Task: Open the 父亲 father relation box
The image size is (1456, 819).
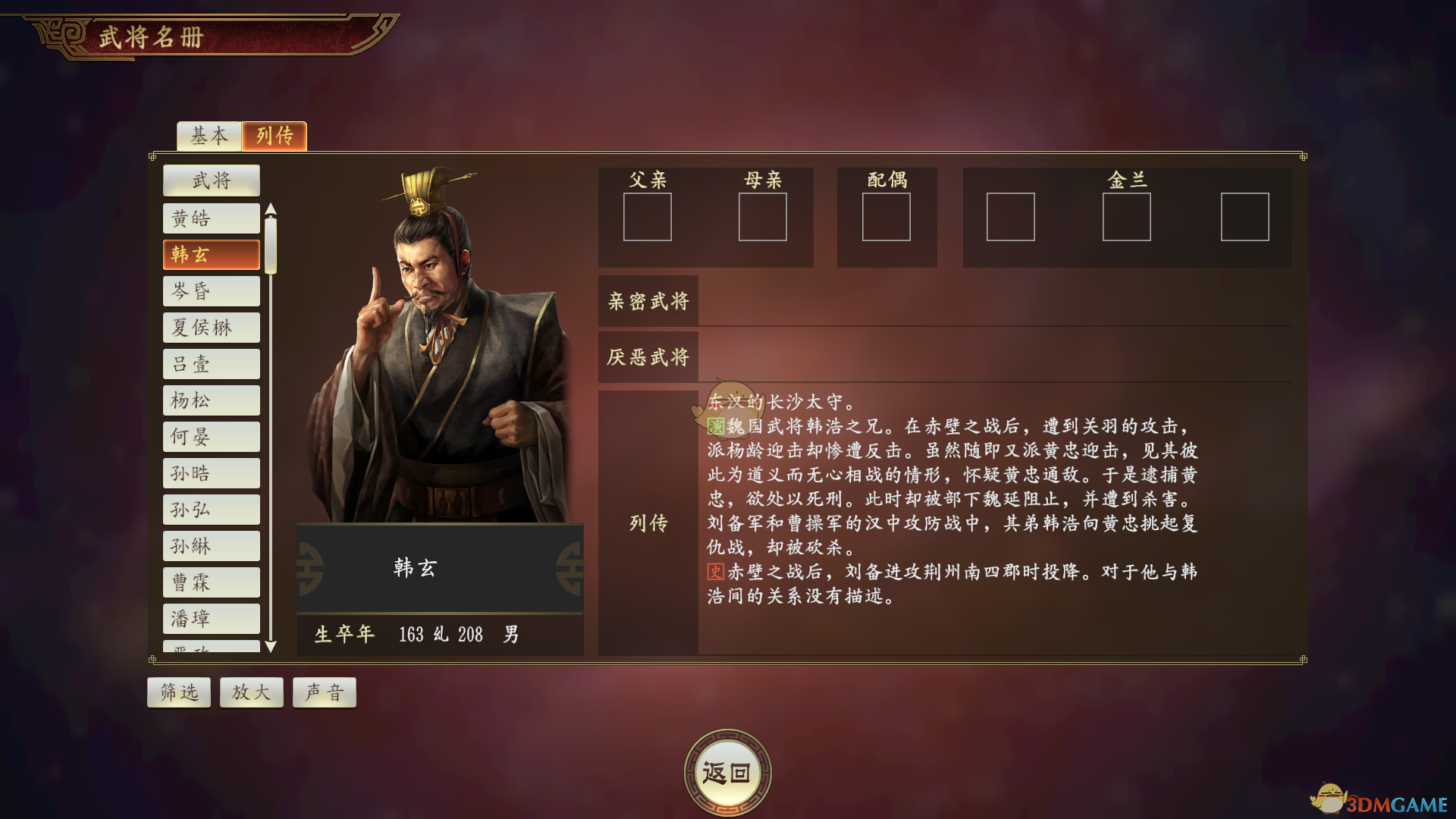Action: point(648,218)
